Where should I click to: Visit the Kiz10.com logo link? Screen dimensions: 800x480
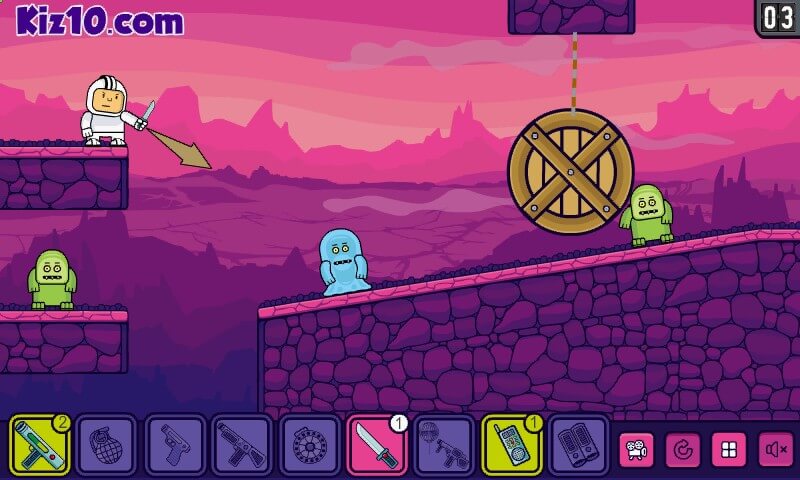tap(99, 21)
